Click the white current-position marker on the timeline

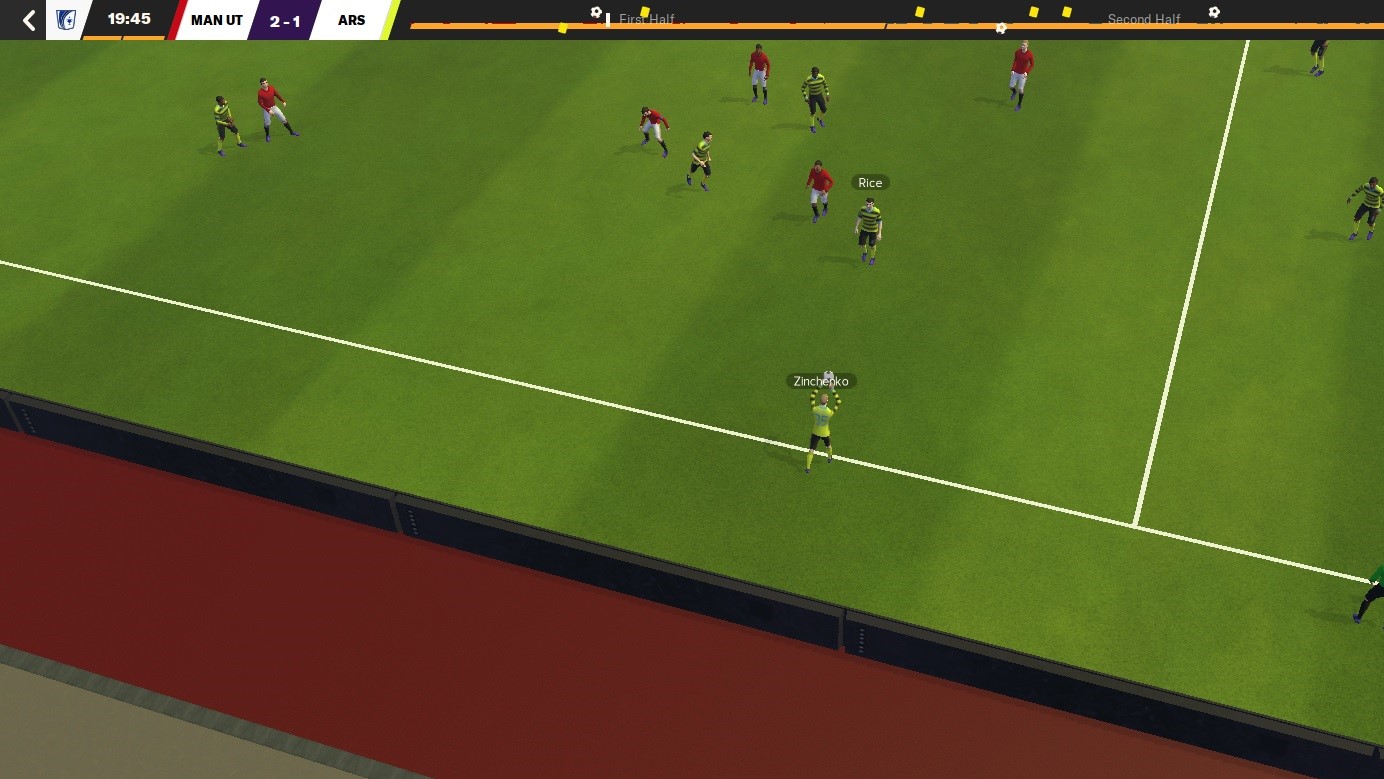pyautogui.click(x=608, y=20)
